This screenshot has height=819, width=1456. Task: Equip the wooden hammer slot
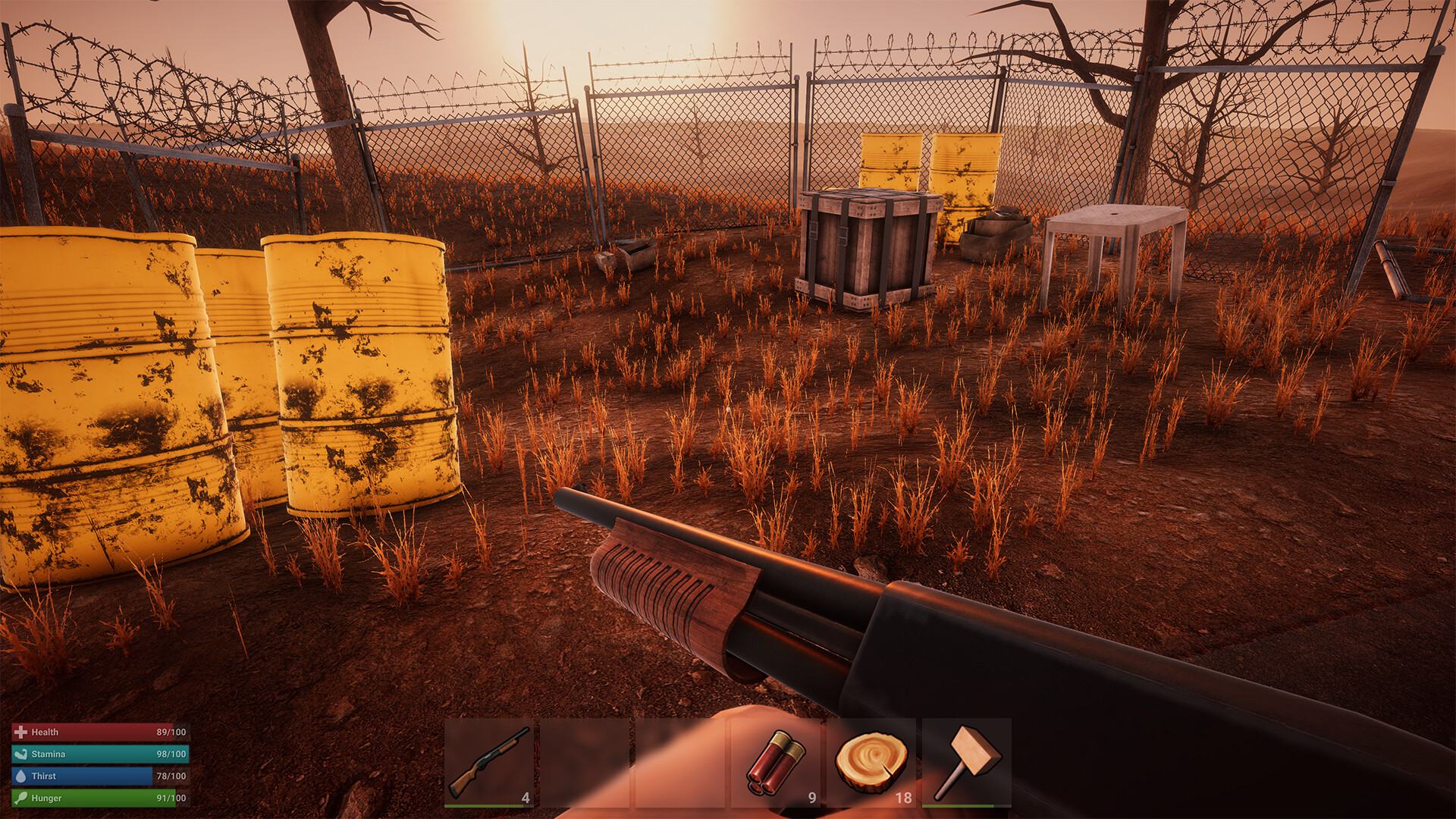coord(966,762)
